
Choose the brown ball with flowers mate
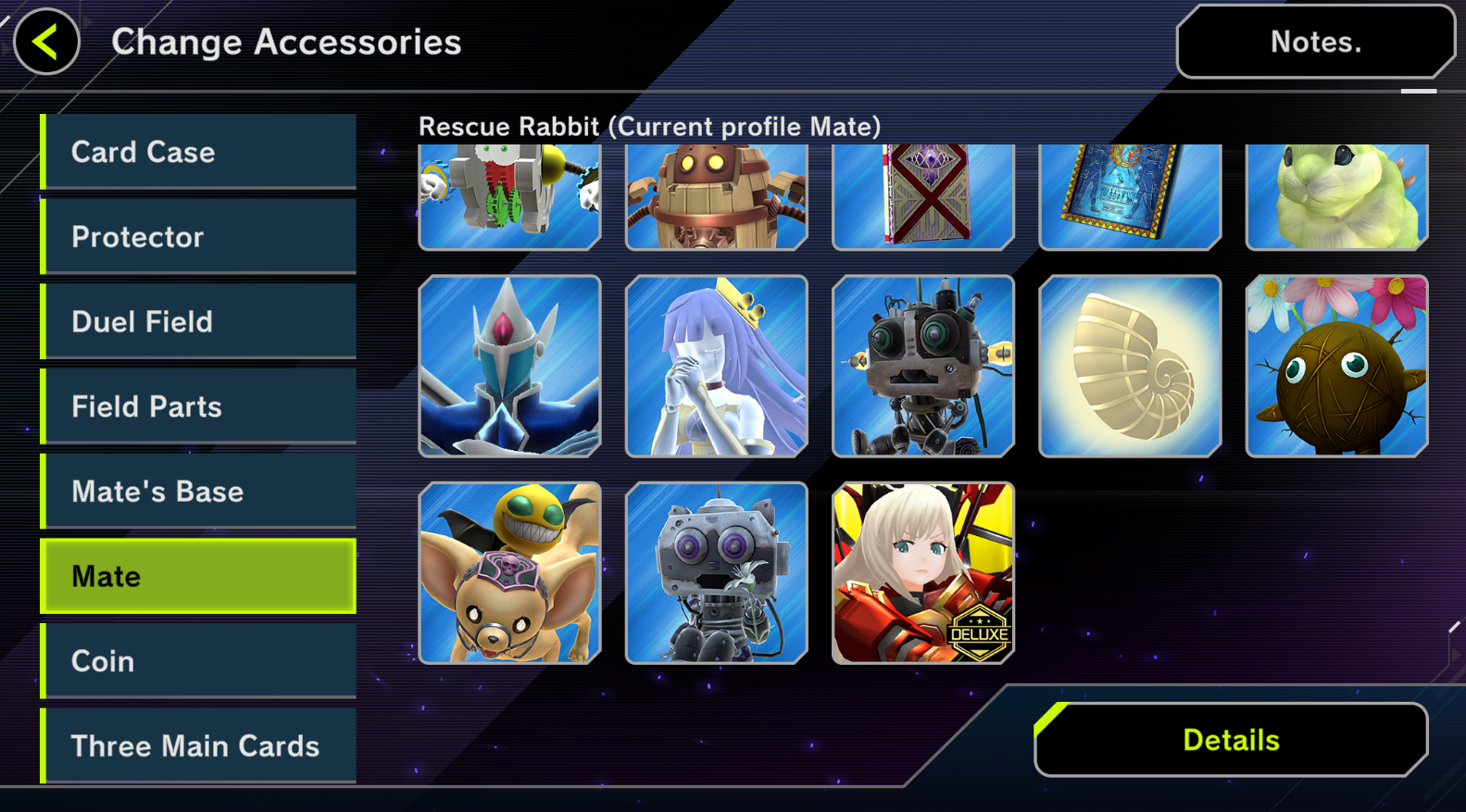1336,366
